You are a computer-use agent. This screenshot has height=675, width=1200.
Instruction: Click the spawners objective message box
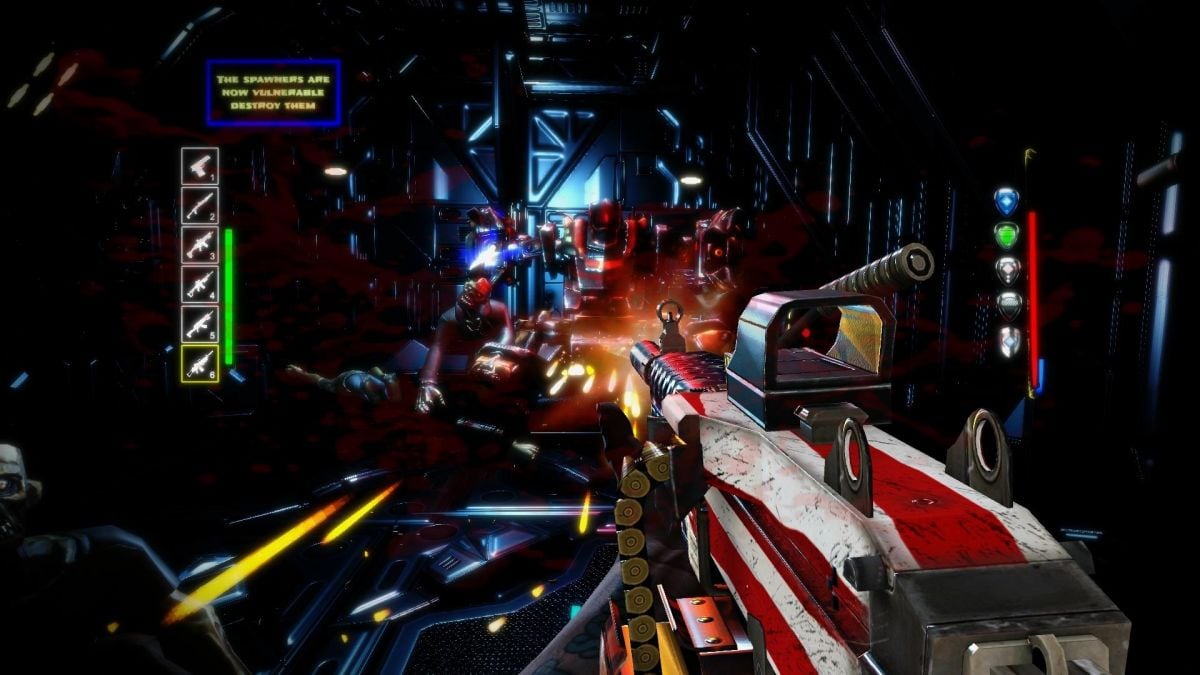pyautogui.click(x=273, y=92)
